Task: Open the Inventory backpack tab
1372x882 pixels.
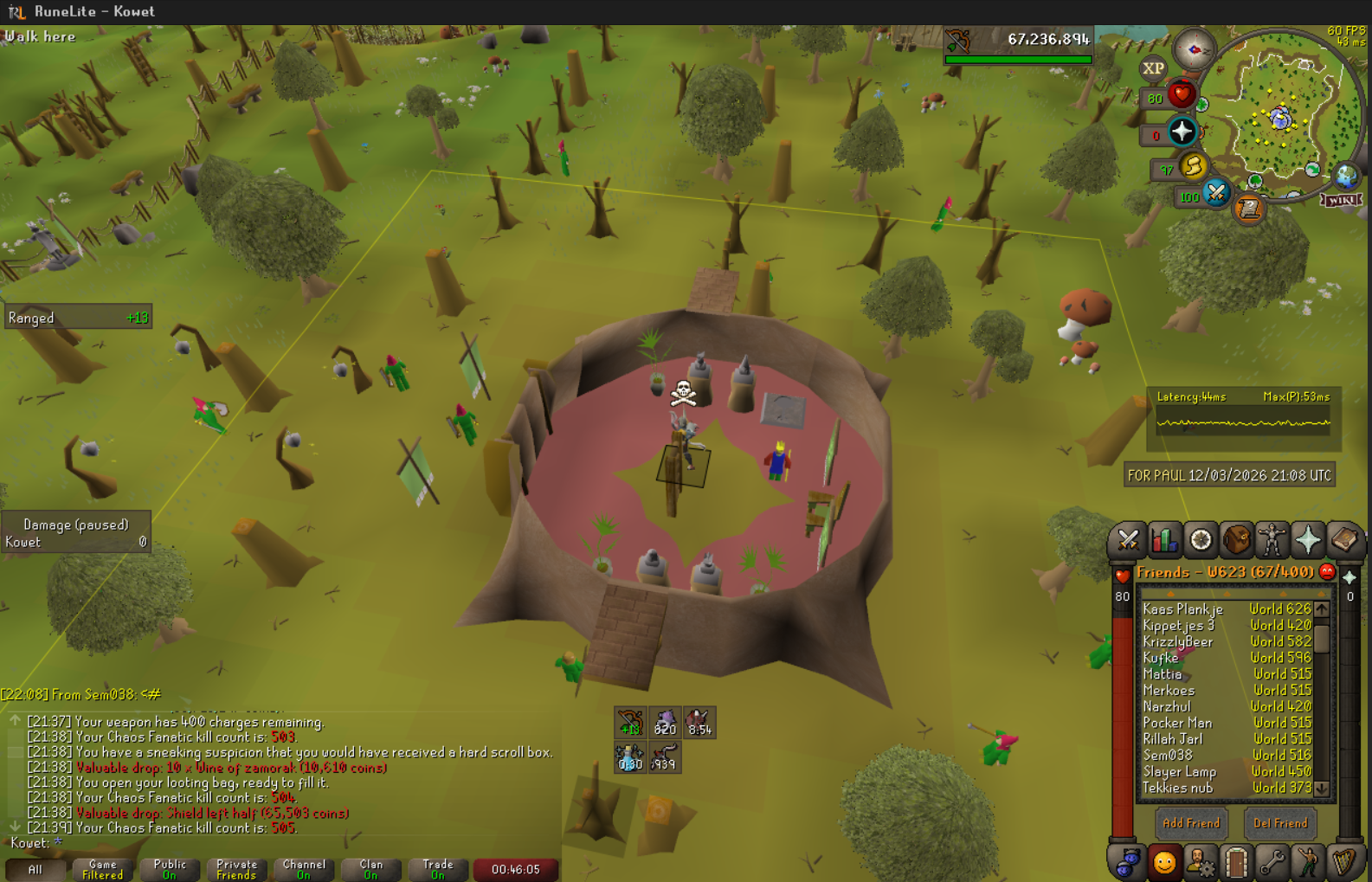Action: pyautogui.click(x=1237, y=540)
